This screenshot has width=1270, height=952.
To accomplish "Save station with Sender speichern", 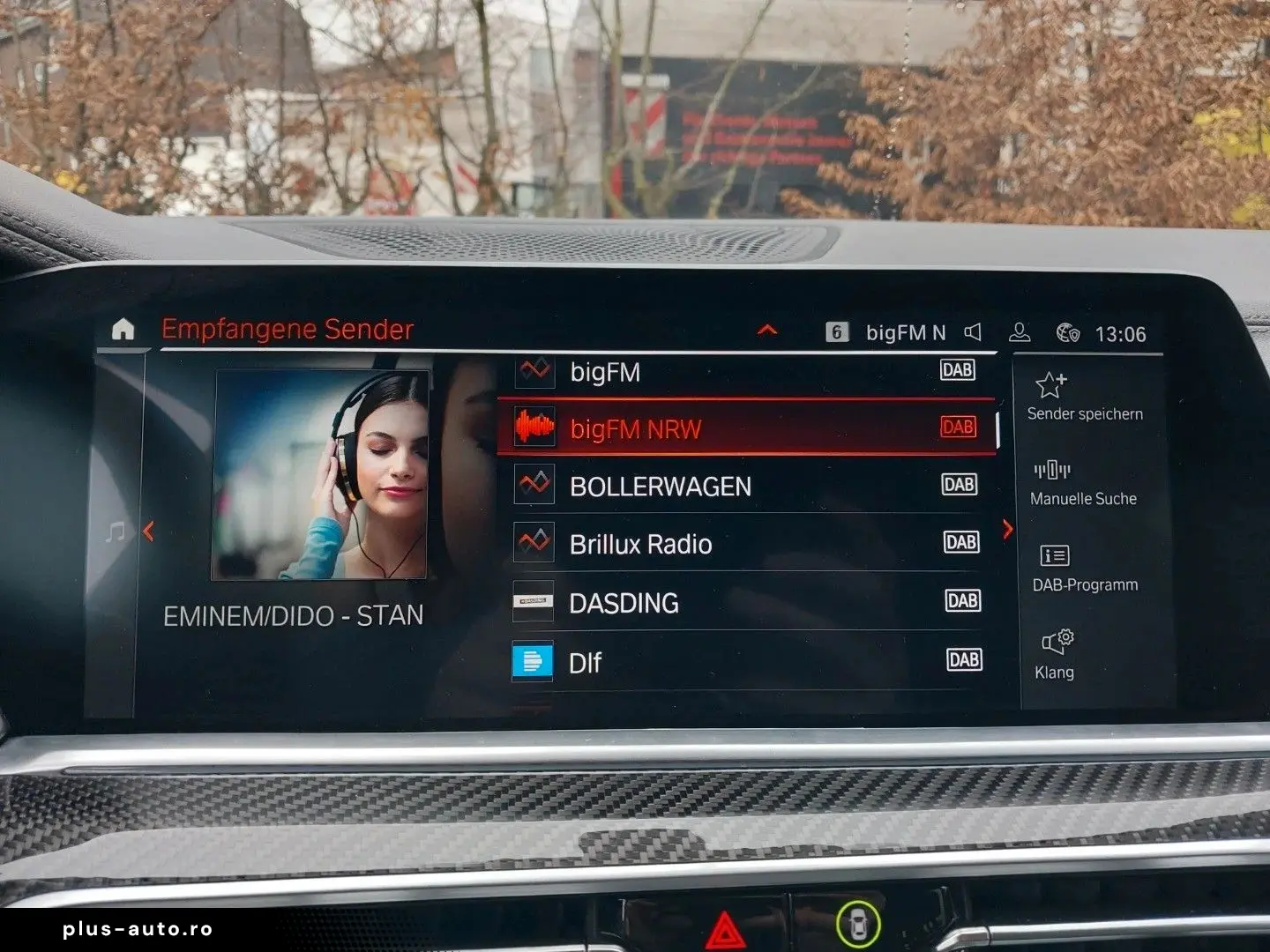I will (x=1084, y=397).
